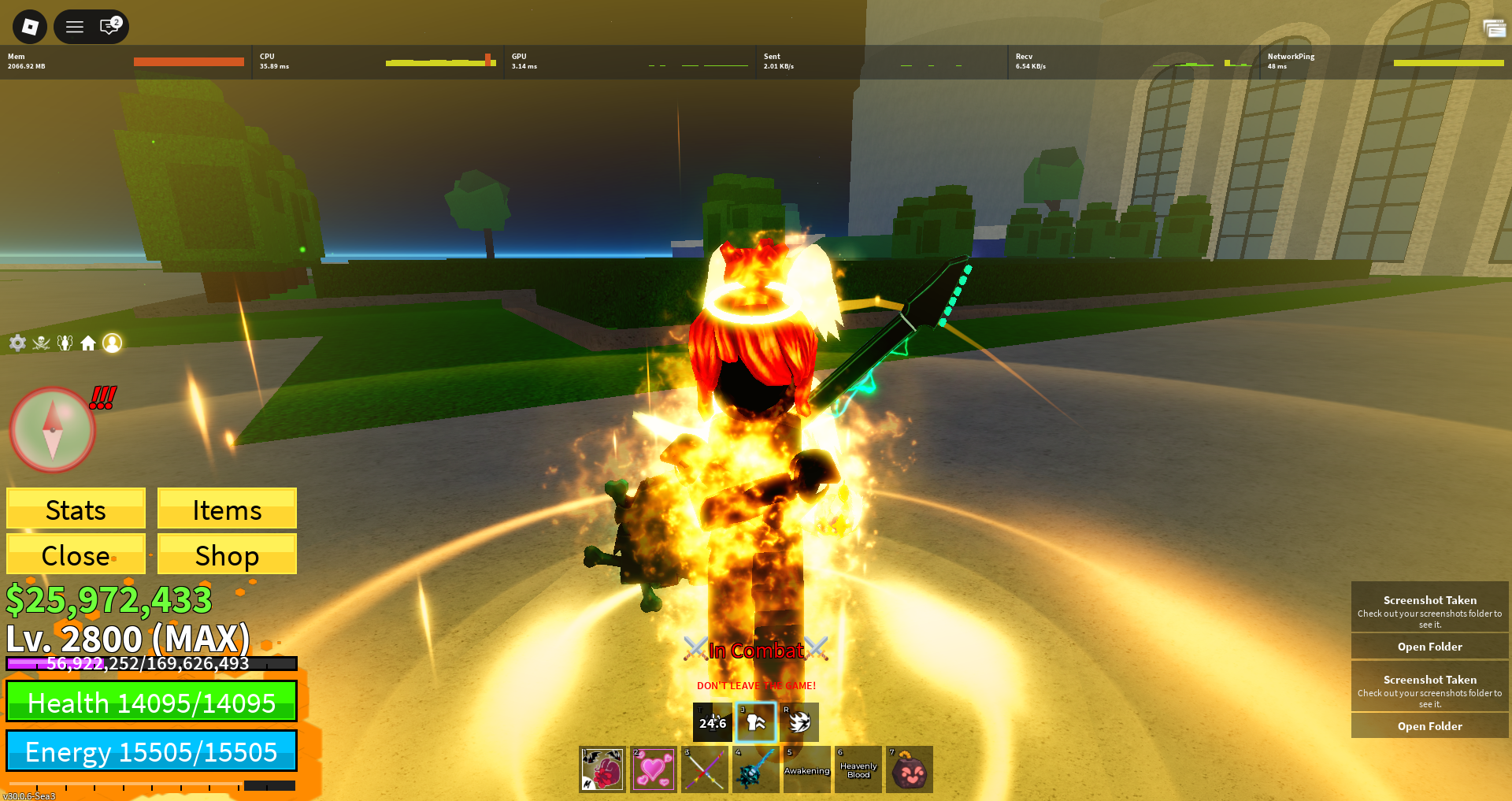Select the smiling dark fruit slot
Viewport: 1512px width, 801px height.
(910, 769)
